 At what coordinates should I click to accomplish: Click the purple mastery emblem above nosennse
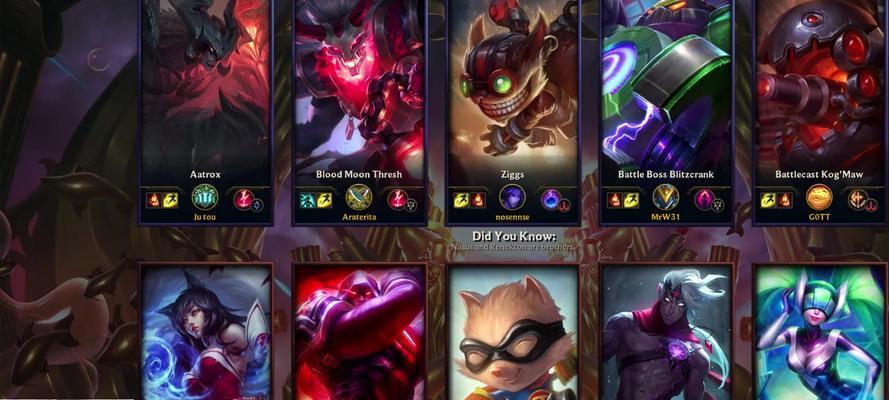tap(512, 197)
